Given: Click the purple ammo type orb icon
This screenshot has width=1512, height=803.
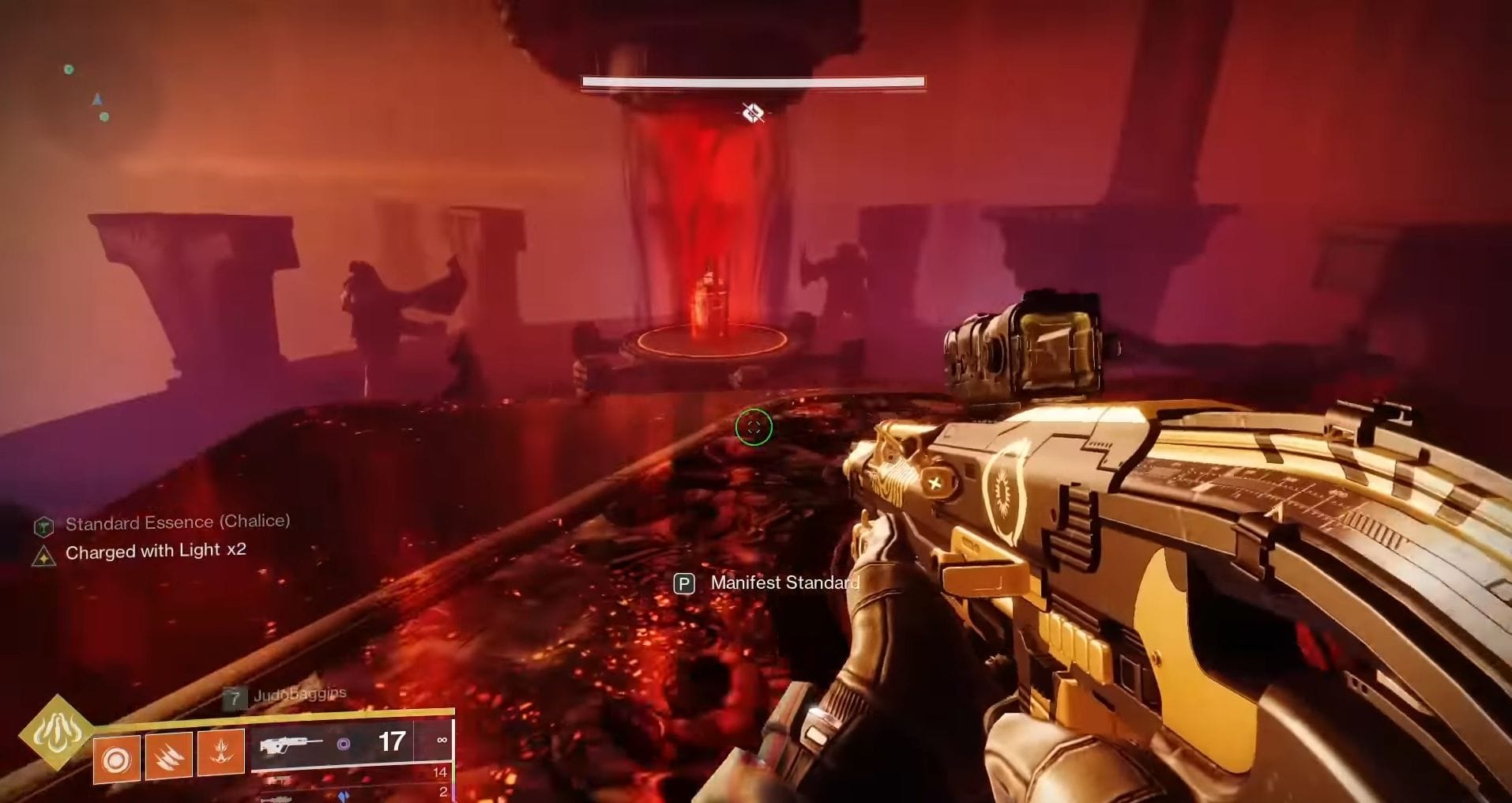Looking at the screenshot, I should (344, 745).
